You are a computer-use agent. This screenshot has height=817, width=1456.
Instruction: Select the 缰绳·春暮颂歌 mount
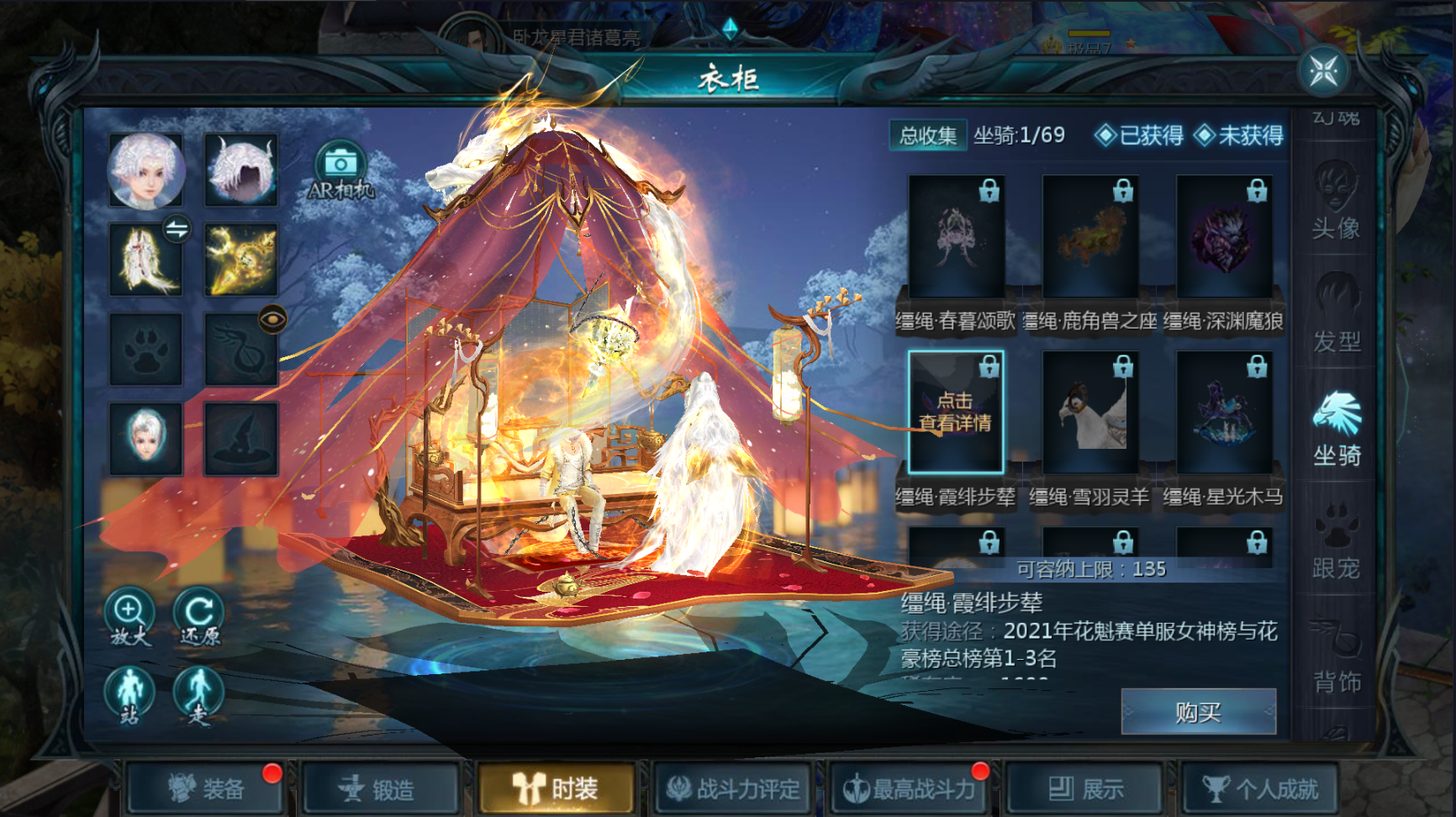click(x=956, y=237)
